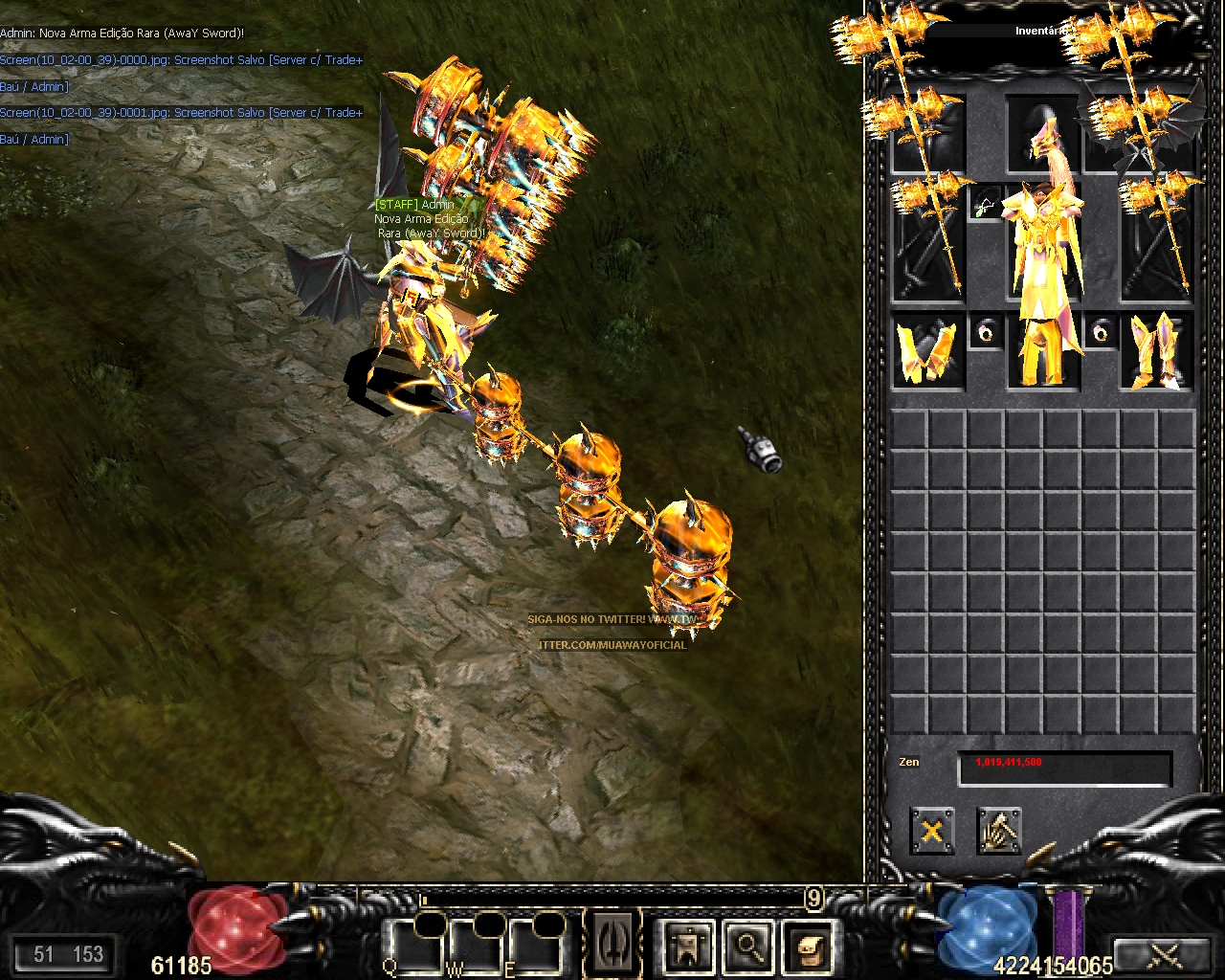
Task: Open the guild banner button
Action: pos(688,946)
